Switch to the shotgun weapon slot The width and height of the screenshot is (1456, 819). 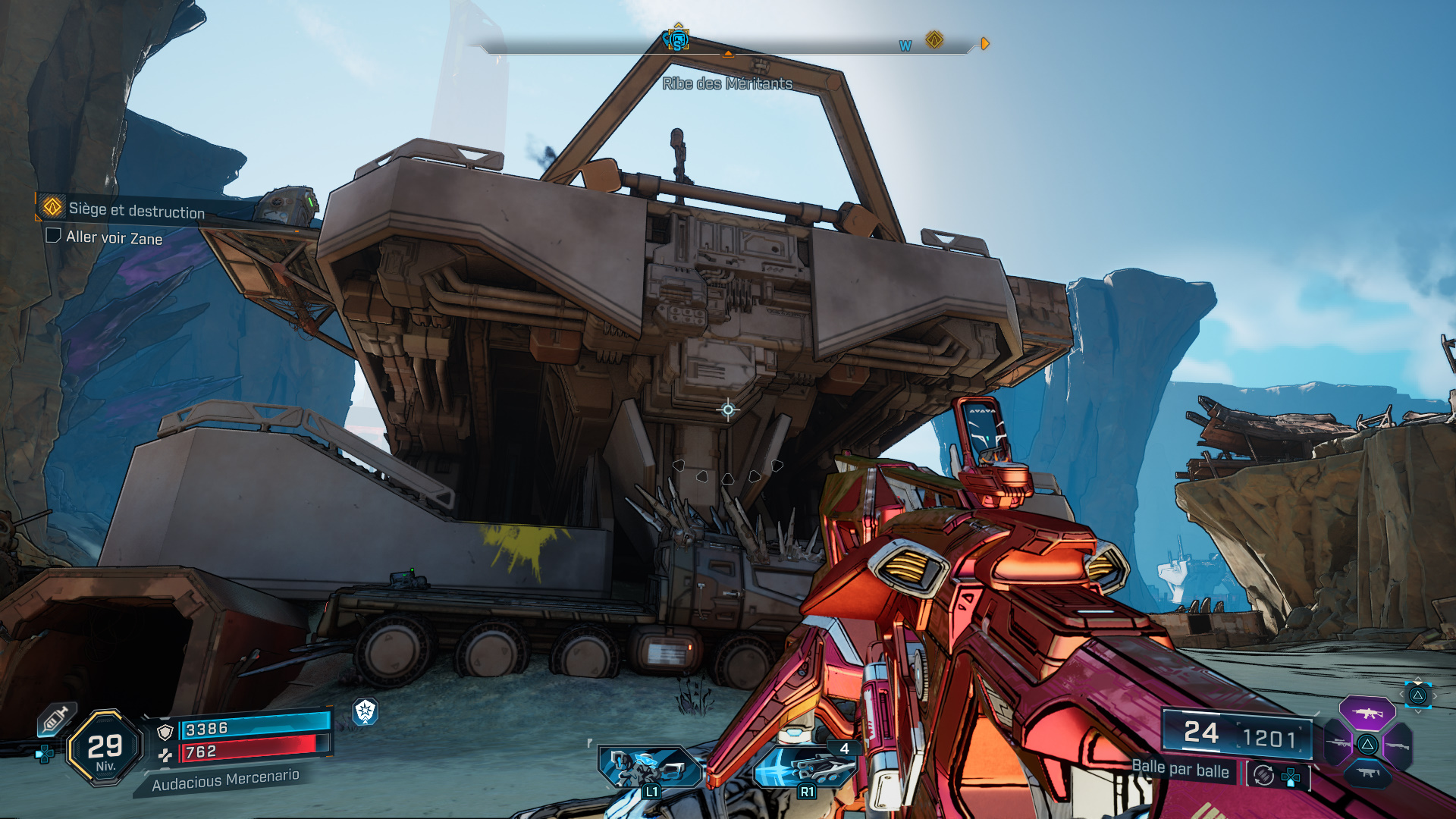1397,745
